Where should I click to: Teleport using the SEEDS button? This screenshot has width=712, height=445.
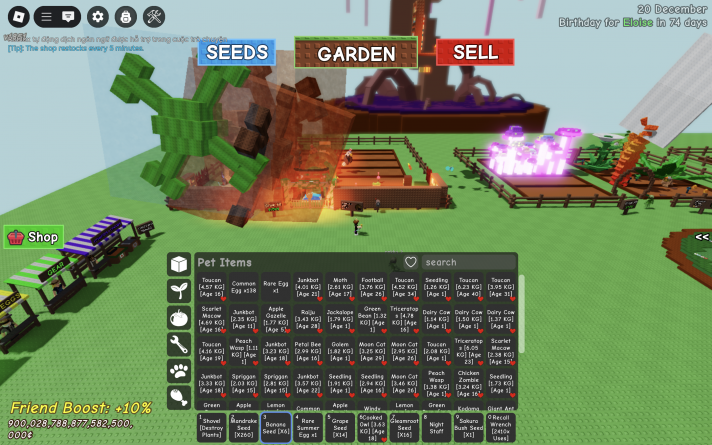[x=236, y=52]
